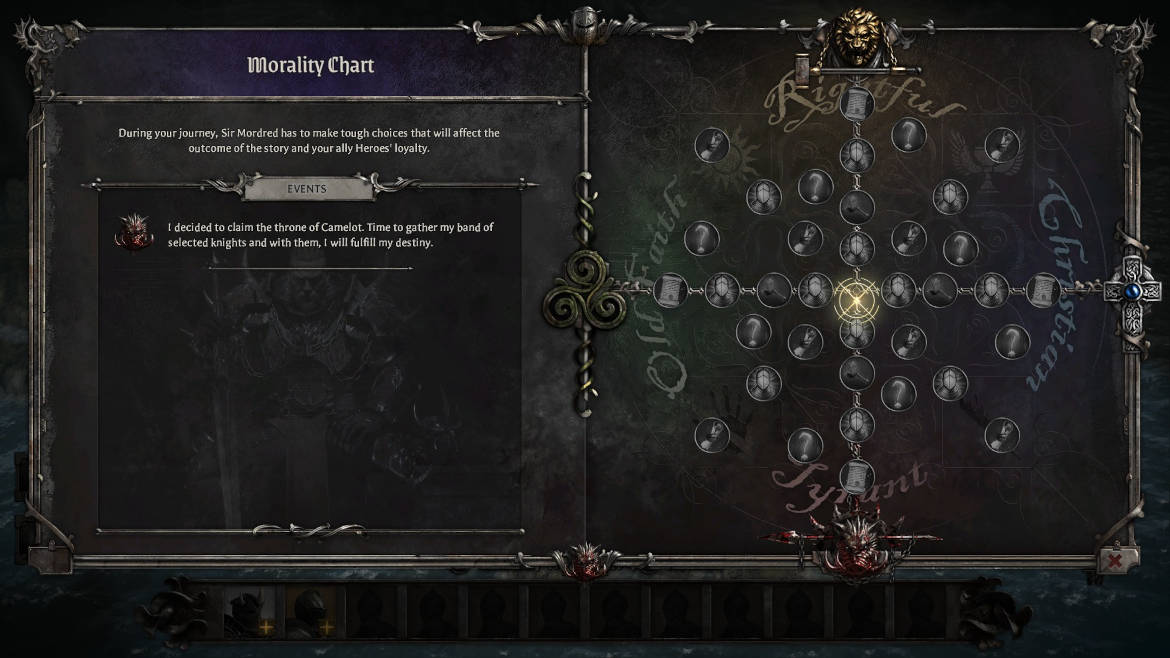
Task: Click the Christian Celtic cross emblem
Action: [x=1131, y=292]
